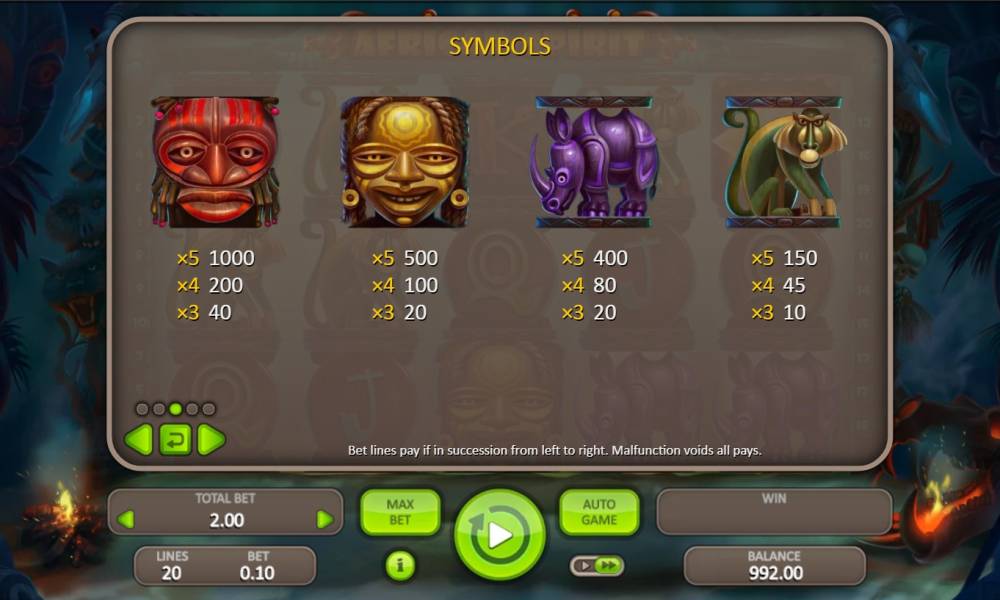Adjust the Lines and Bet panel
Screen dimensions: 1000x600
pos(225,565)
